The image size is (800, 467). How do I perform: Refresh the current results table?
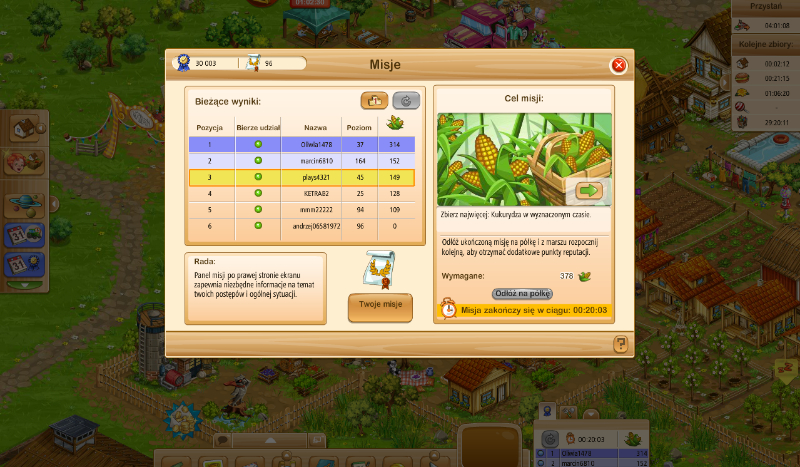point(405,100)
